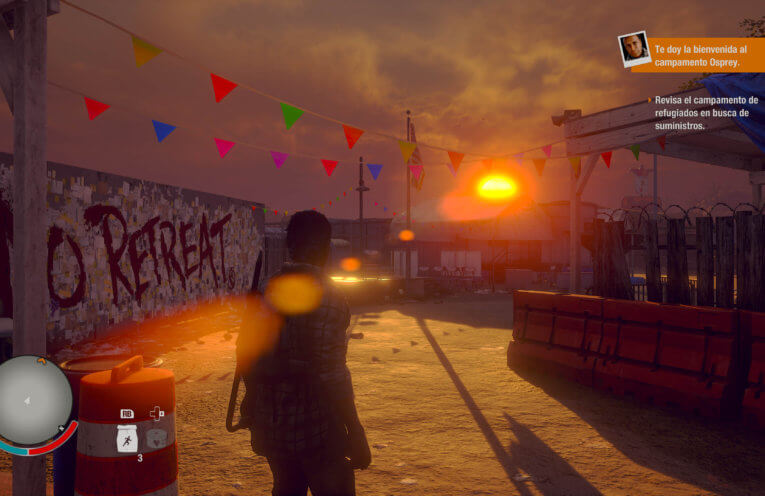The height and width of the screenshot is (496, 765).
Task: Click the speaker's polaroid portrait
Action: (x=633, y=48)
